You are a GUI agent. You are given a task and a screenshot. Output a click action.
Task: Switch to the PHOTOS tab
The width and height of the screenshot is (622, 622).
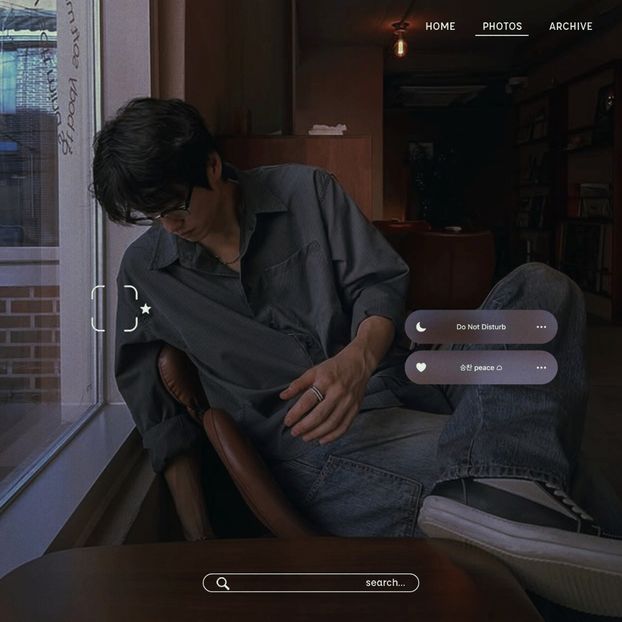click(502, 27)
